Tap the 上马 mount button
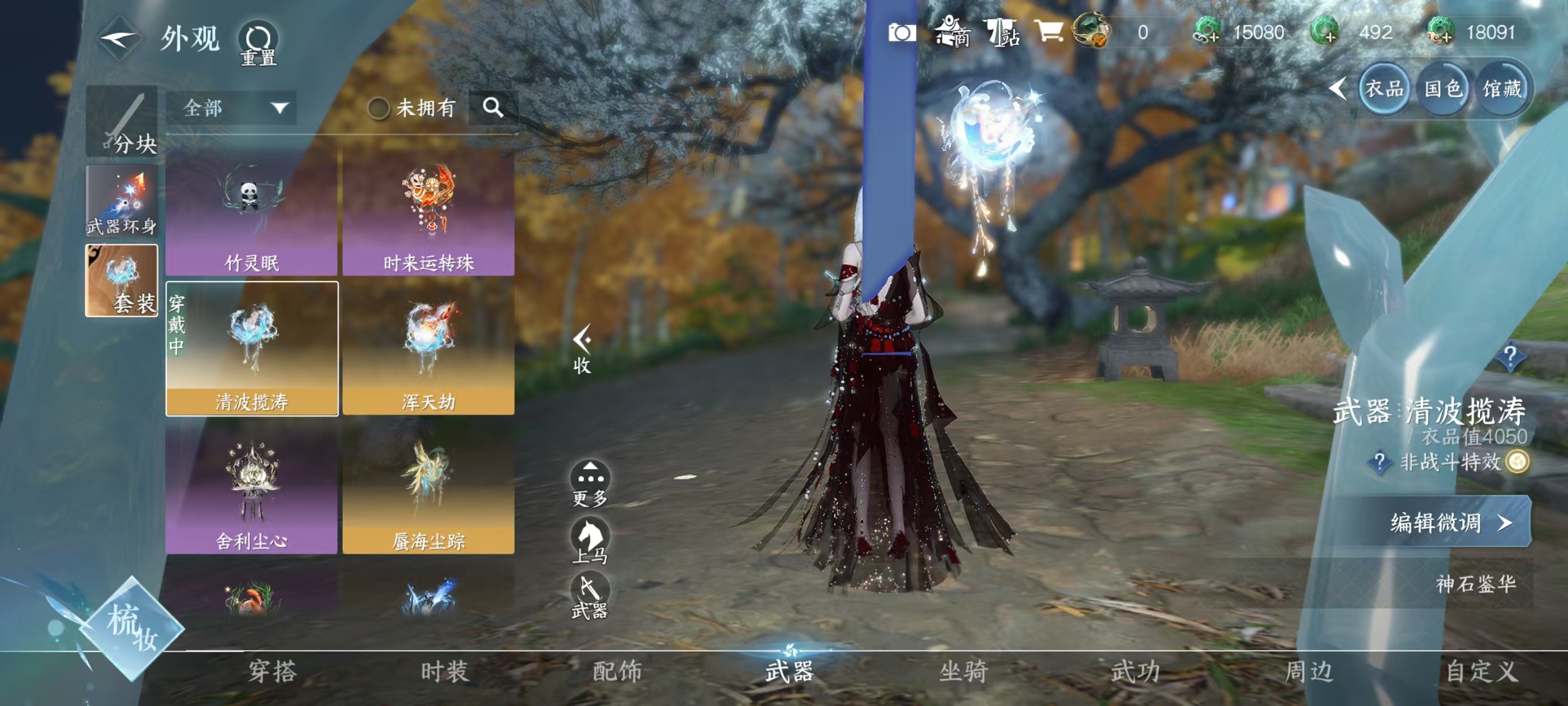 590,540
